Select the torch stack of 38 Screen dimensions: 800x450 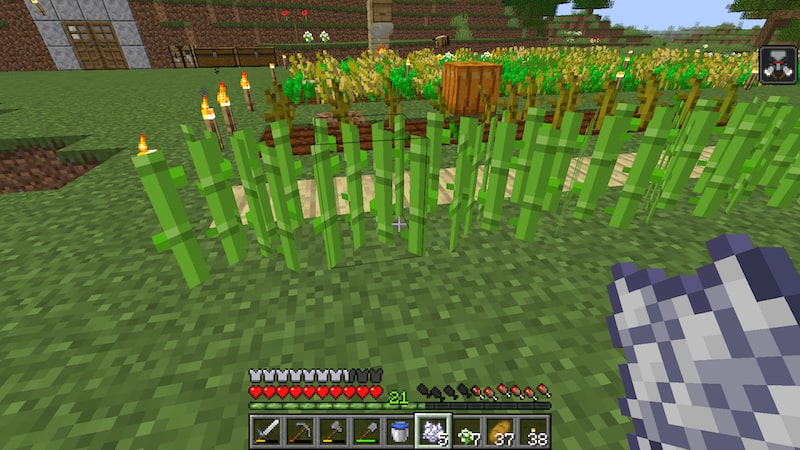pyautogui.click(x=532, y=431)
